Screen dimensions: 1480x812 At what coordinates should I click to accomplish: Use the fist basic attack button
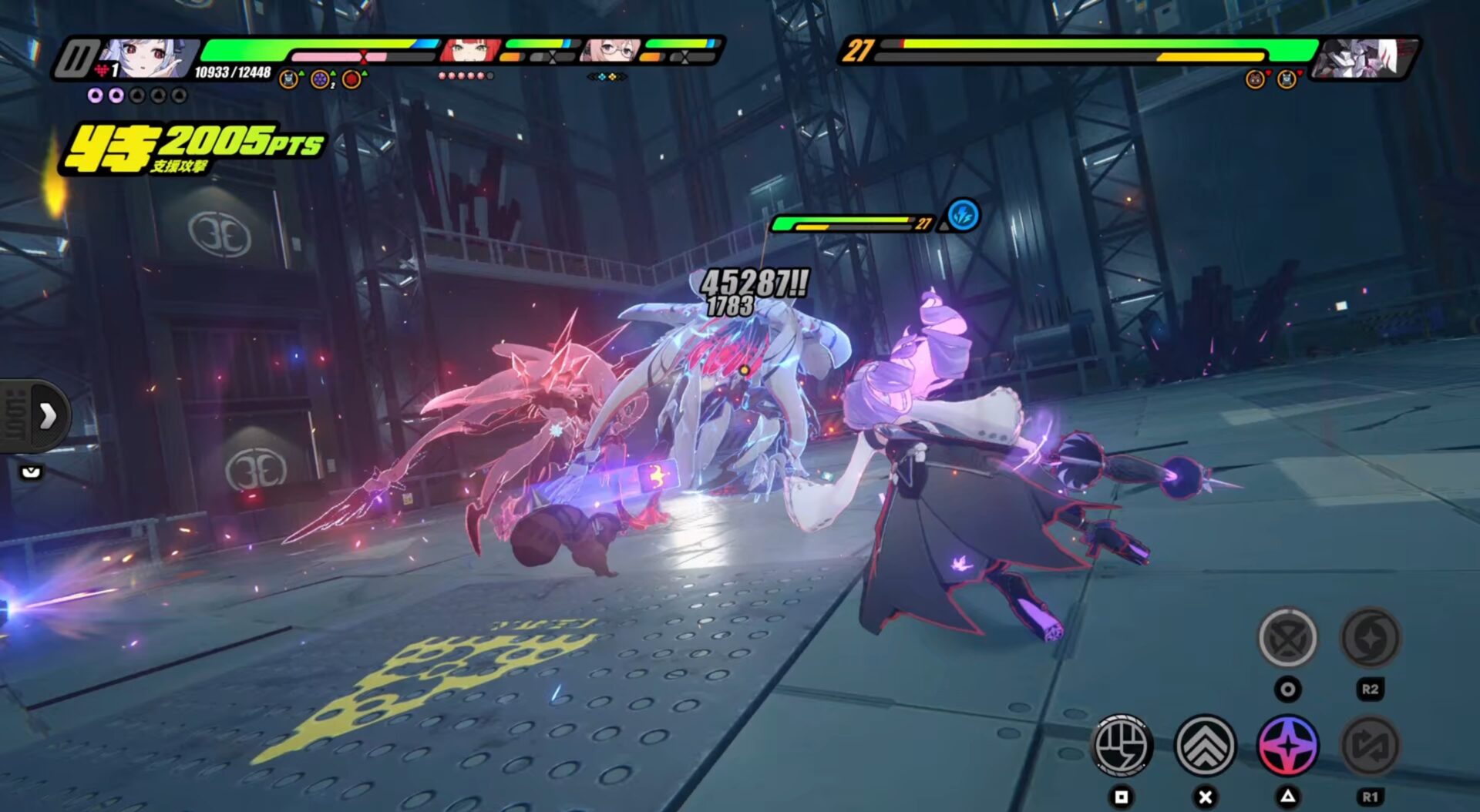1122,745
